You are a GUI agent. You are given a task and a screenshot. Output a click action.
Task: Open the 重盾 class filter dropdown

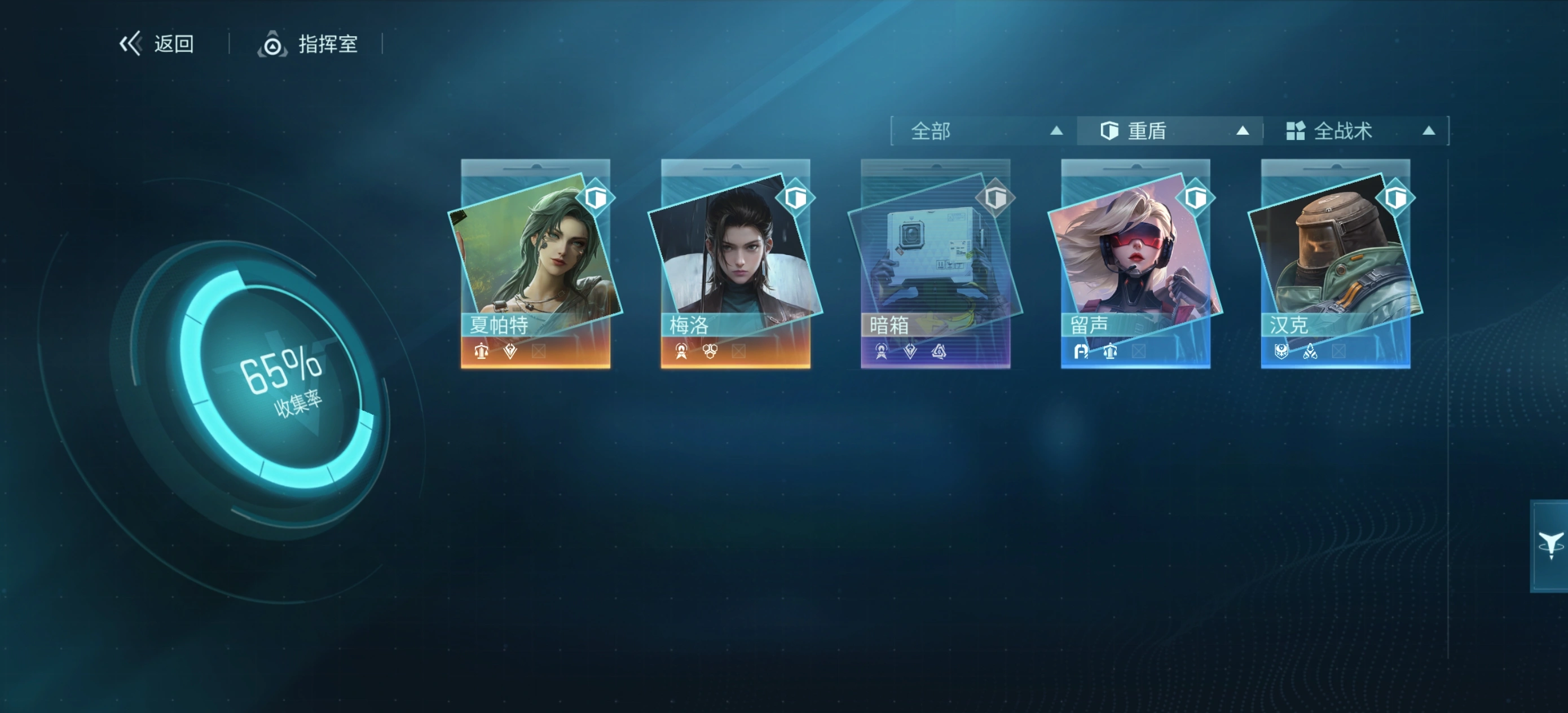point(1171,131)
